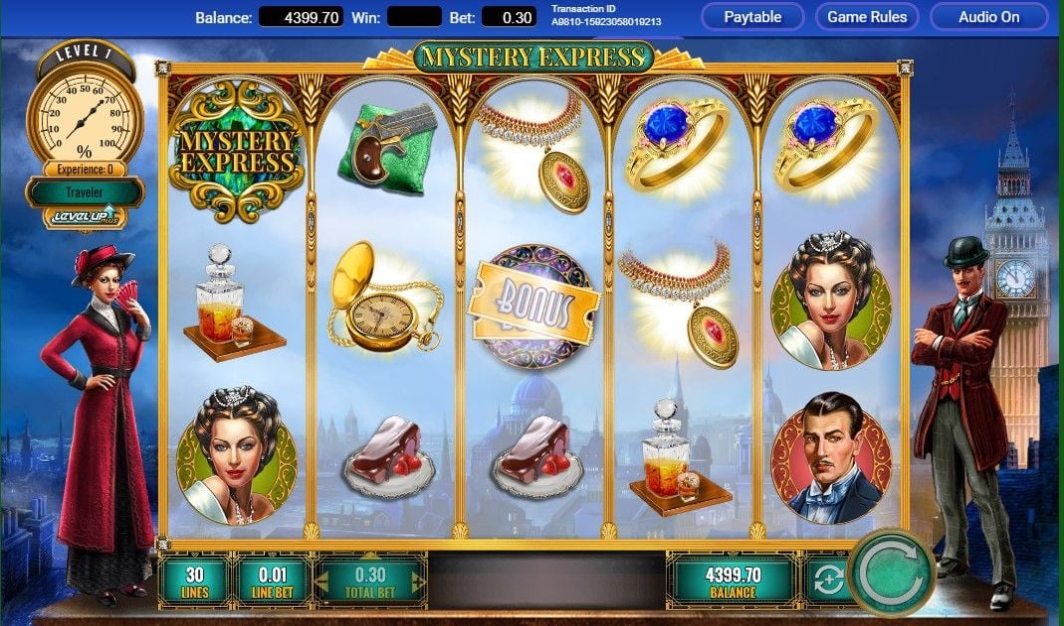This screenshot has height=626, width=1064.
Task: Increase Total Bet with the right arrow
Action: tap(418, 579)
